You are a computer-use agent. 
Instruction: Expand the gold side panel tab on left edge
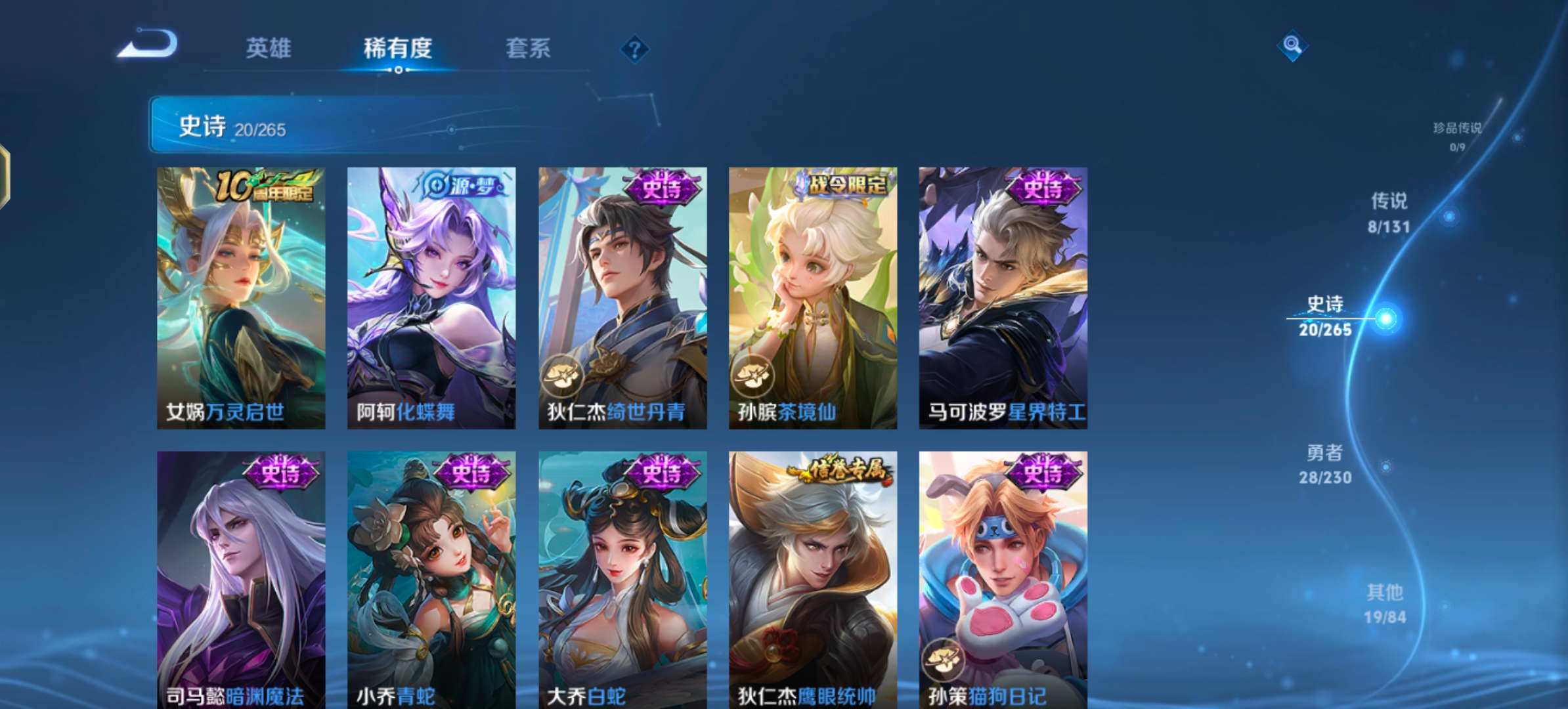5,174
